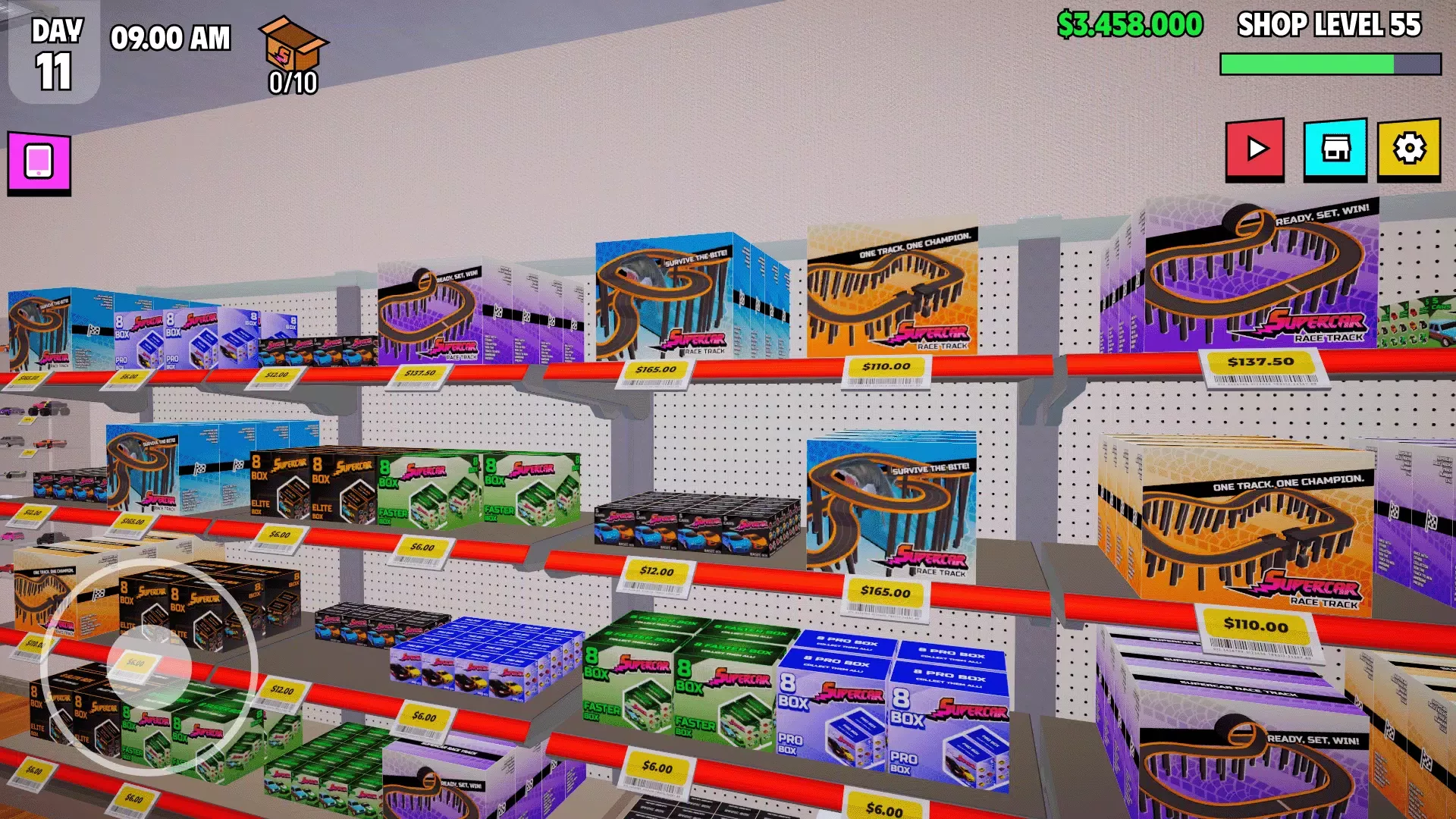Screen dimensions: 1456x819
Task: Open settings with the yellow gear
Action: (x=1409, y=149)
